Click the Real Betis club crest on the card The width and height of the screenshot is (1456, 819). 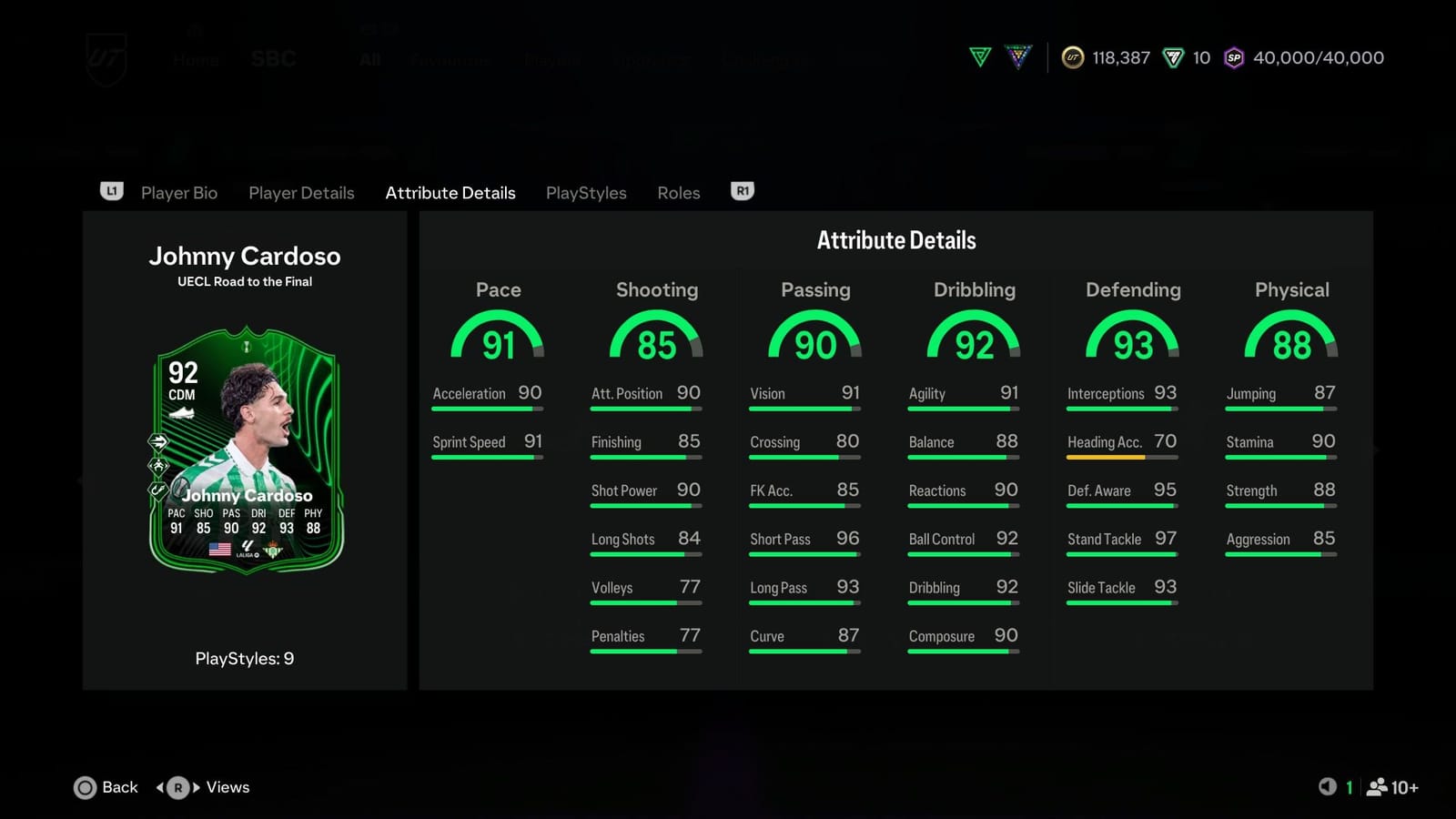(273, 549)
